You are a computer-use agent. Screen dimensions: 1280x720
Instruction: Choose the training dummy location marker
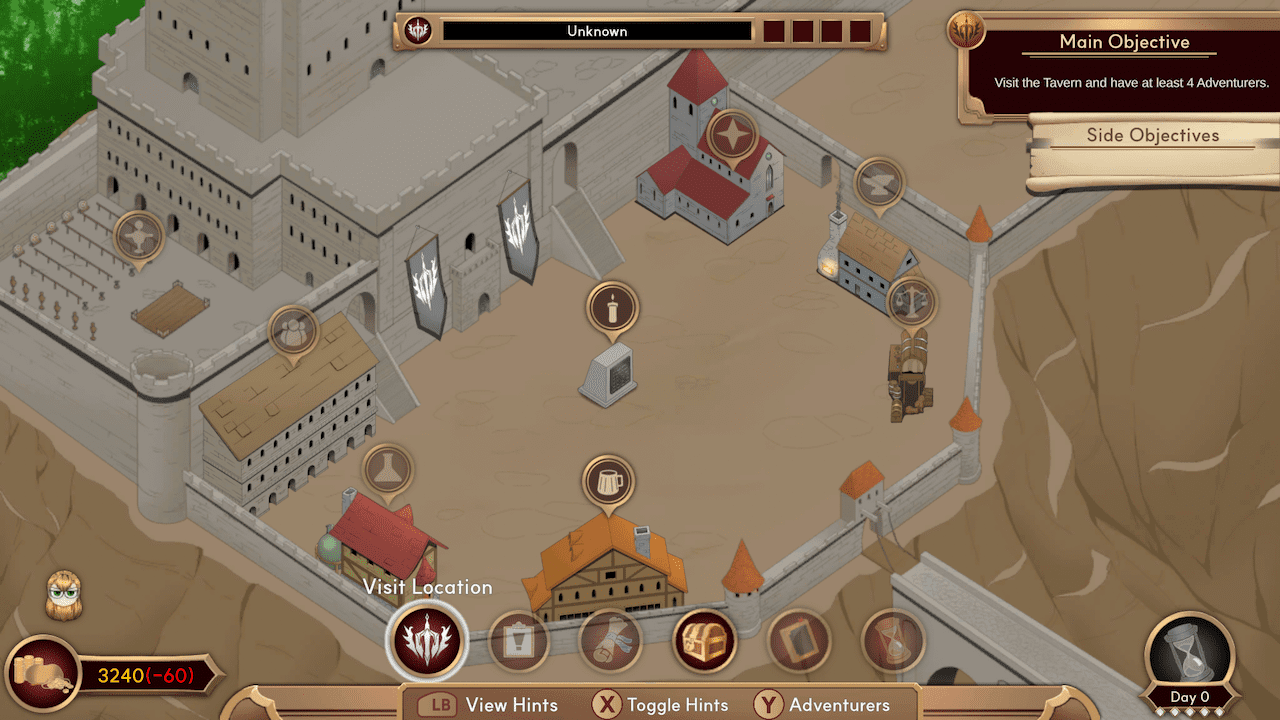tap(138, 237)
